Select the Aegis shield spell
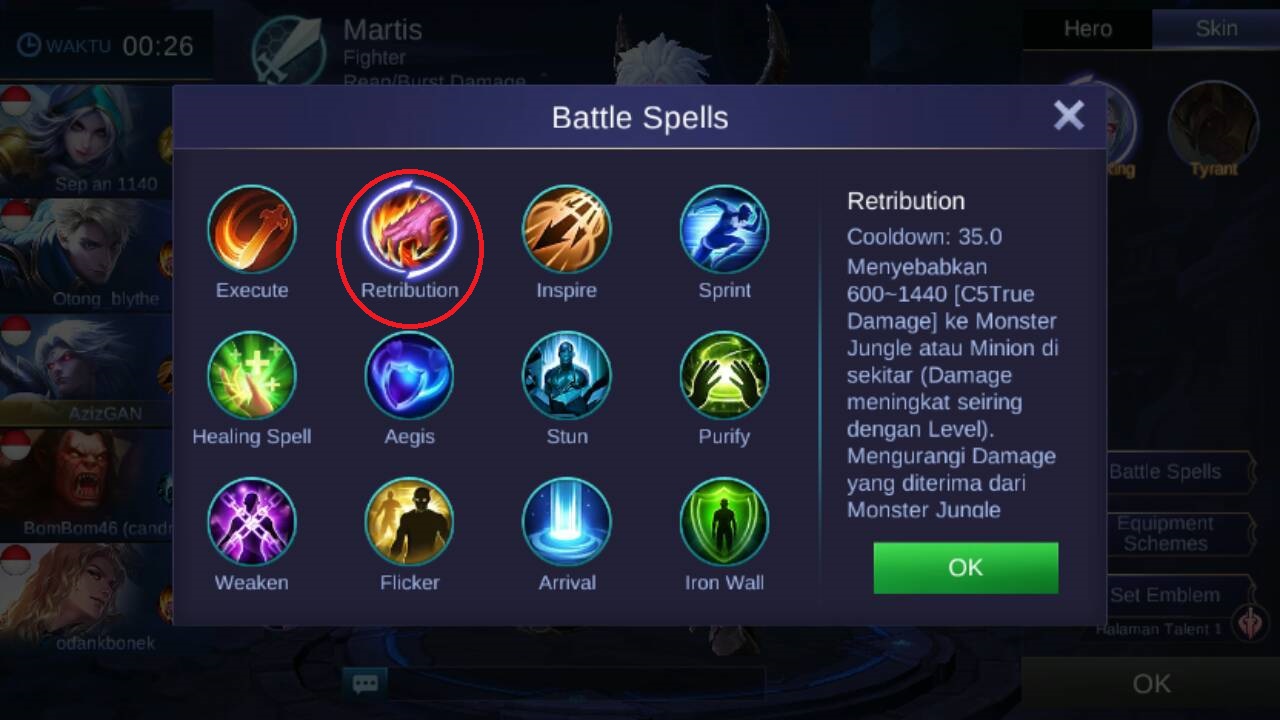 (409, 375)
